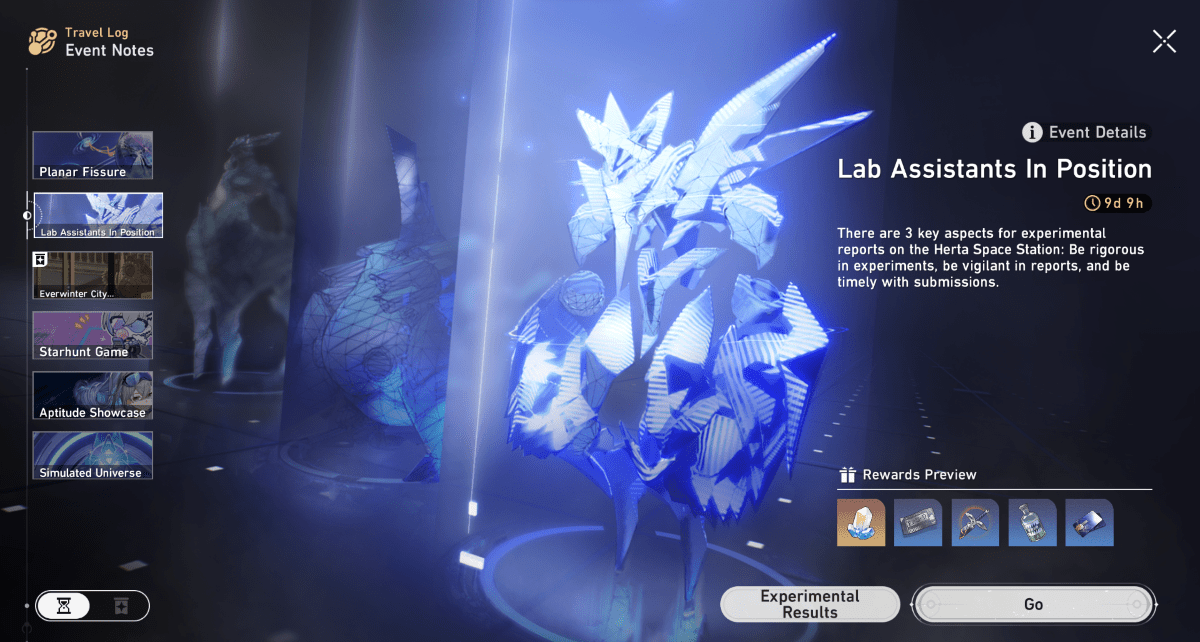Image resolution: width=1200 pixels, height=642 pixels.
Task: Switch to the hourglass limited-time events tab
Action: point(64,606)
